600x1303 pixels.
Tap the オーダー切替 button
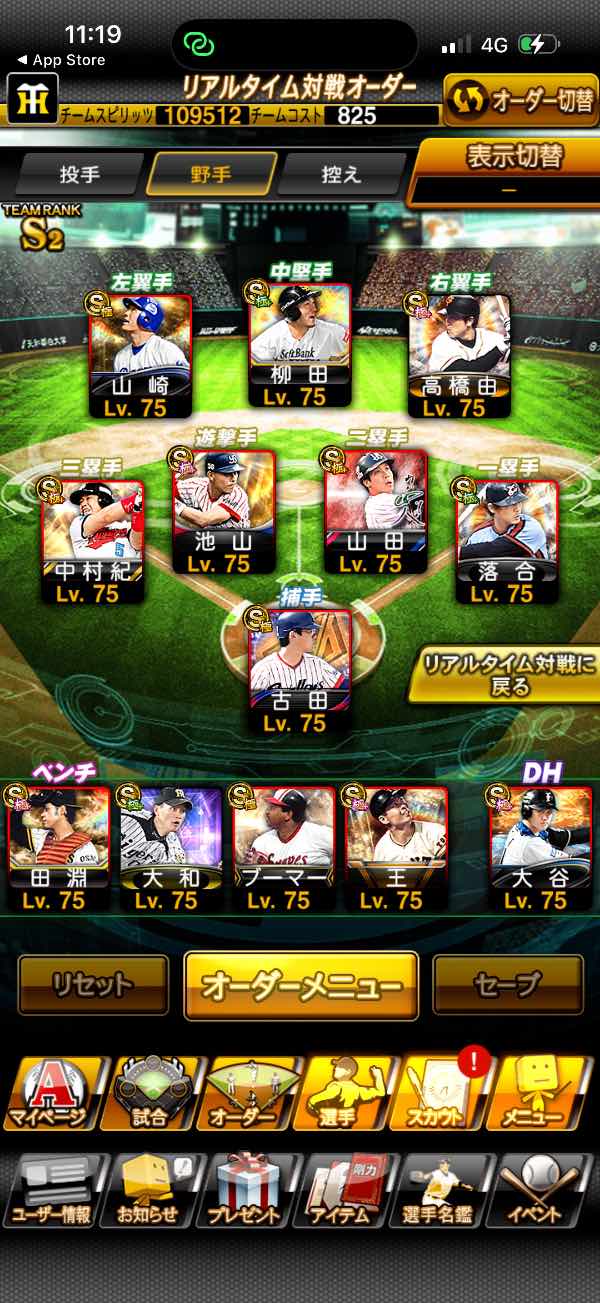(x=521, y=102)
